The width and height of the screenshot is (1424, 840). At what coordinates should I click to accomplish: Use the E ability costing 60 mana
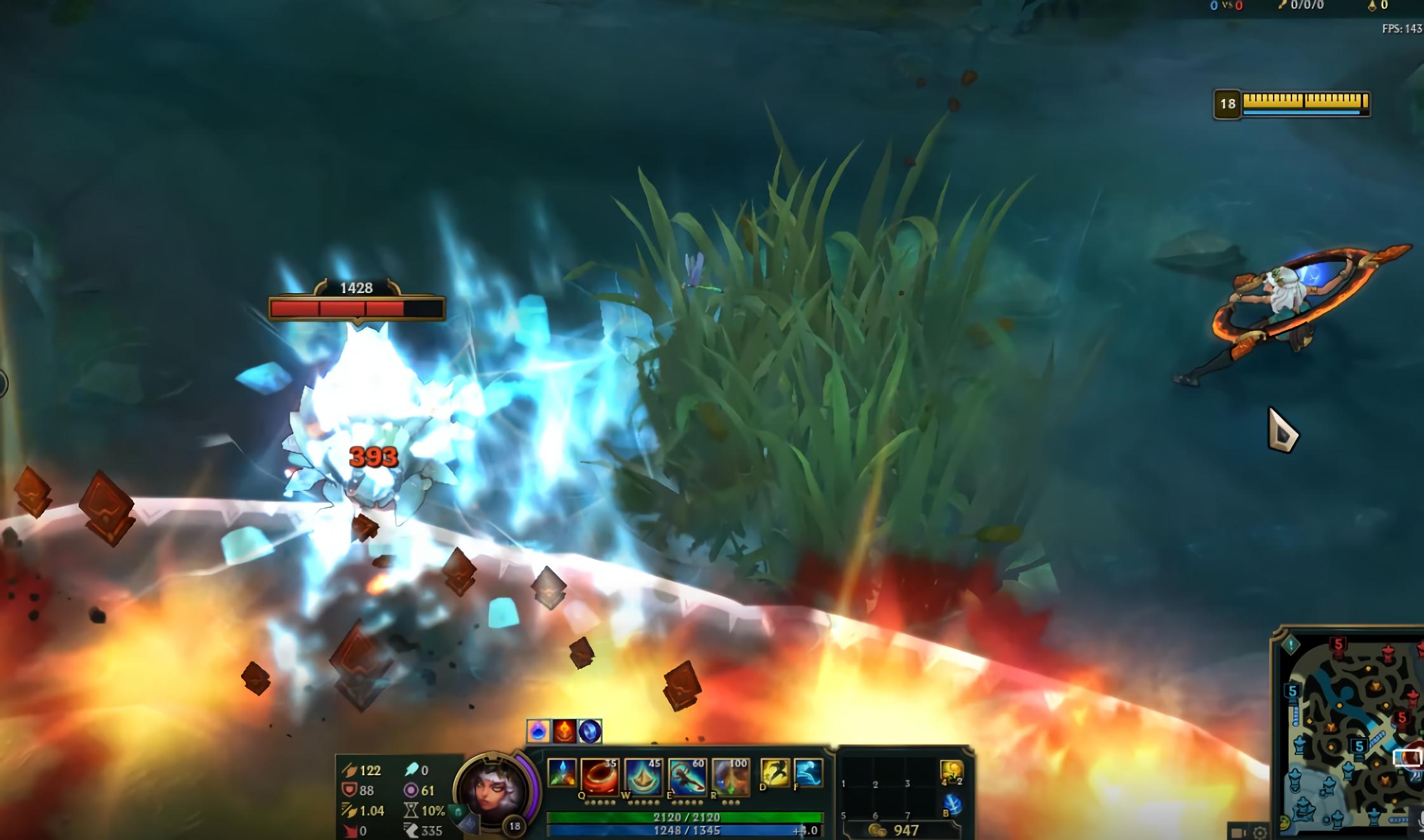[x=687, y=777]
